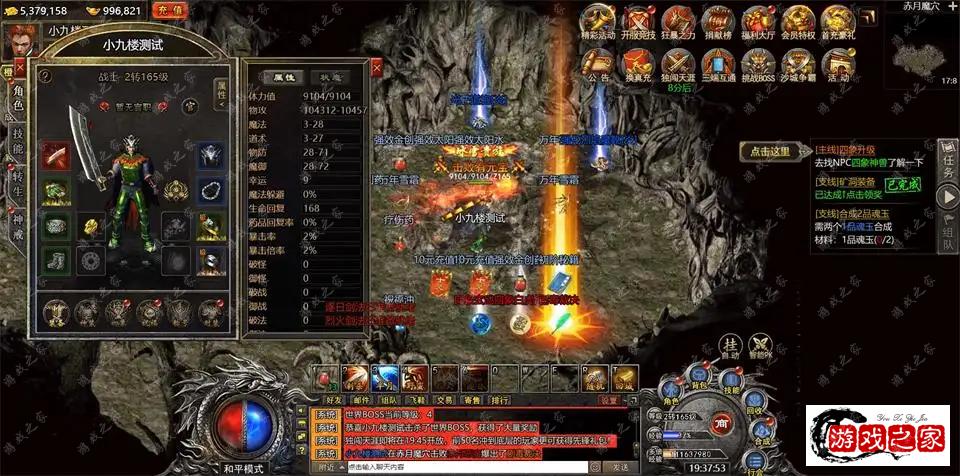Select the equipped helmet slot
960x476 pixels.
tap(211, 156)
